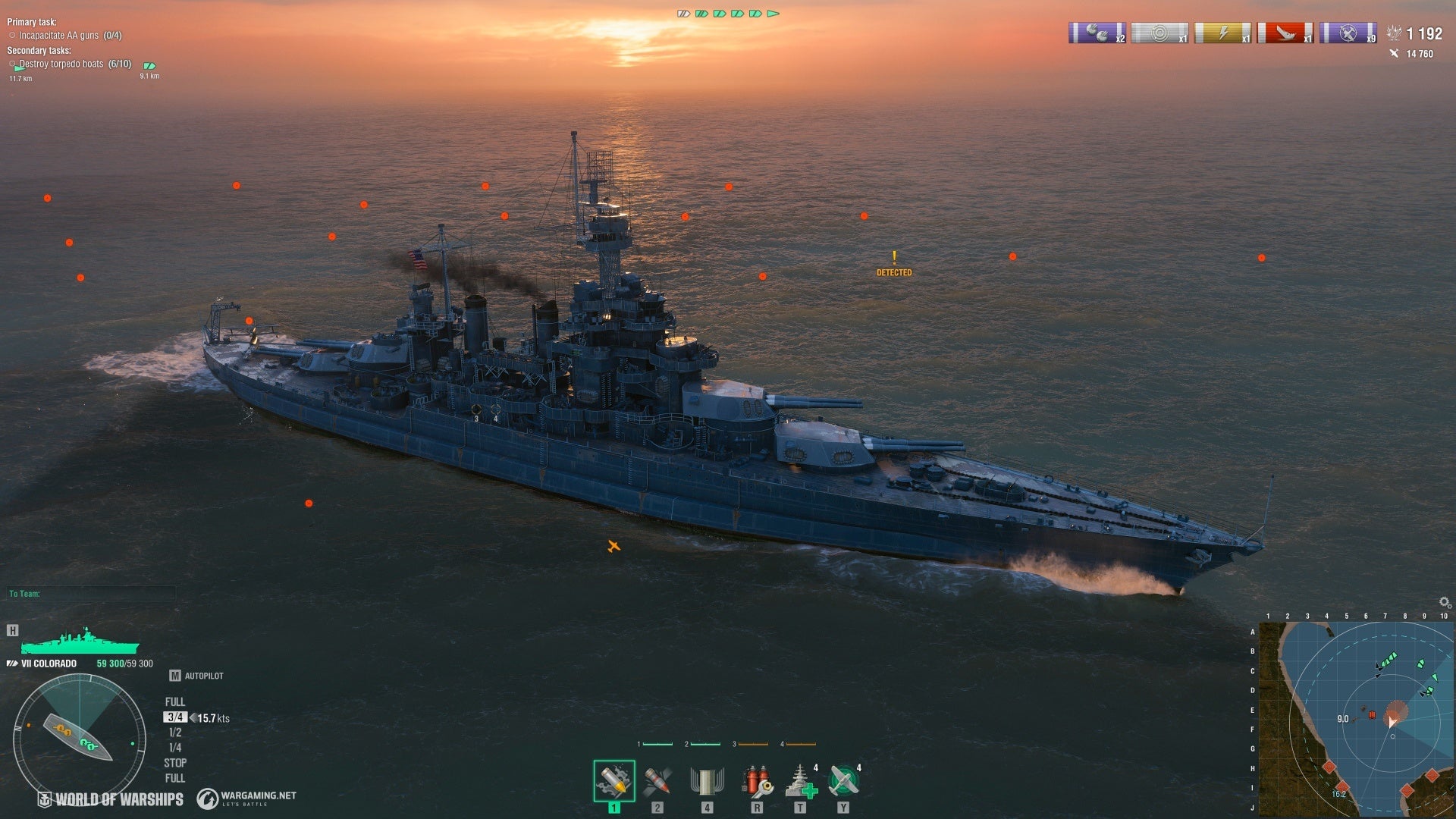This screenshot has width=1456, height=819.
Task: Launch the fighter plane consumable
Action: [843, 781]
